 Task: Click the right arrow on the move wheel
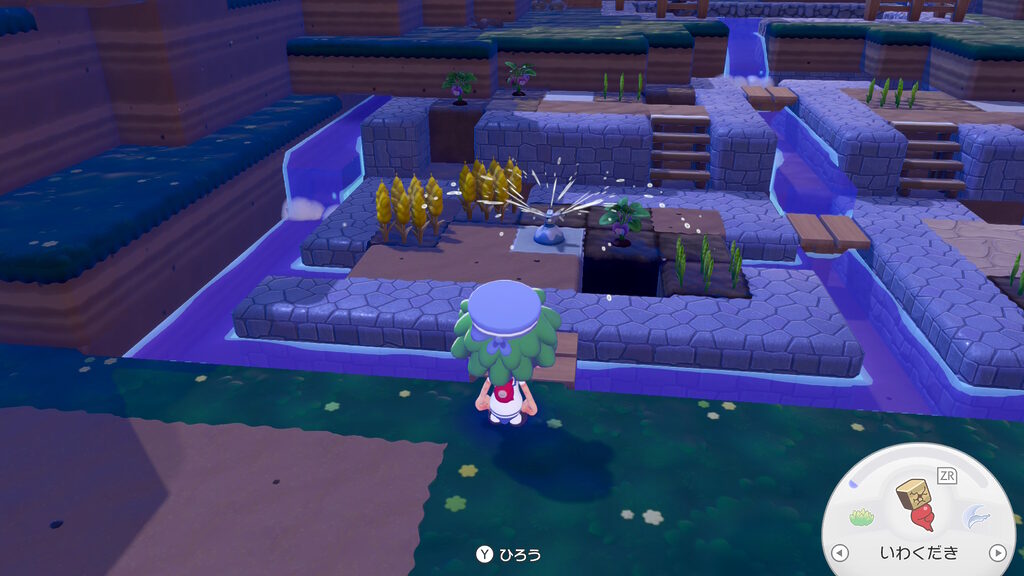996,553
